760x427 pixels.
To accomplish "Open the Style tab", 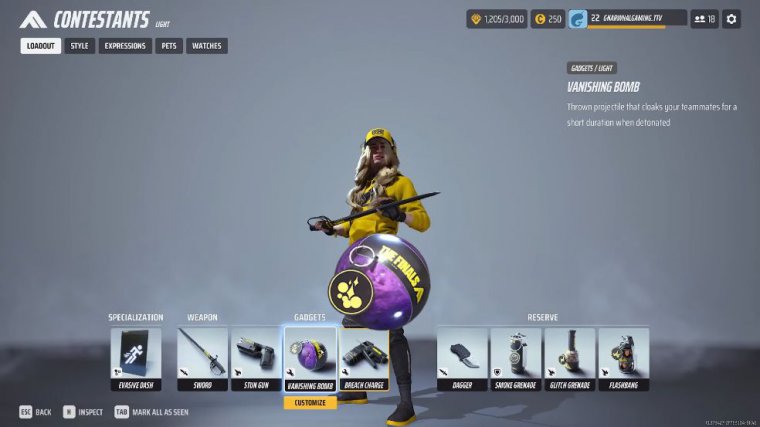I will pyautogui.click(x=80, y=46).
